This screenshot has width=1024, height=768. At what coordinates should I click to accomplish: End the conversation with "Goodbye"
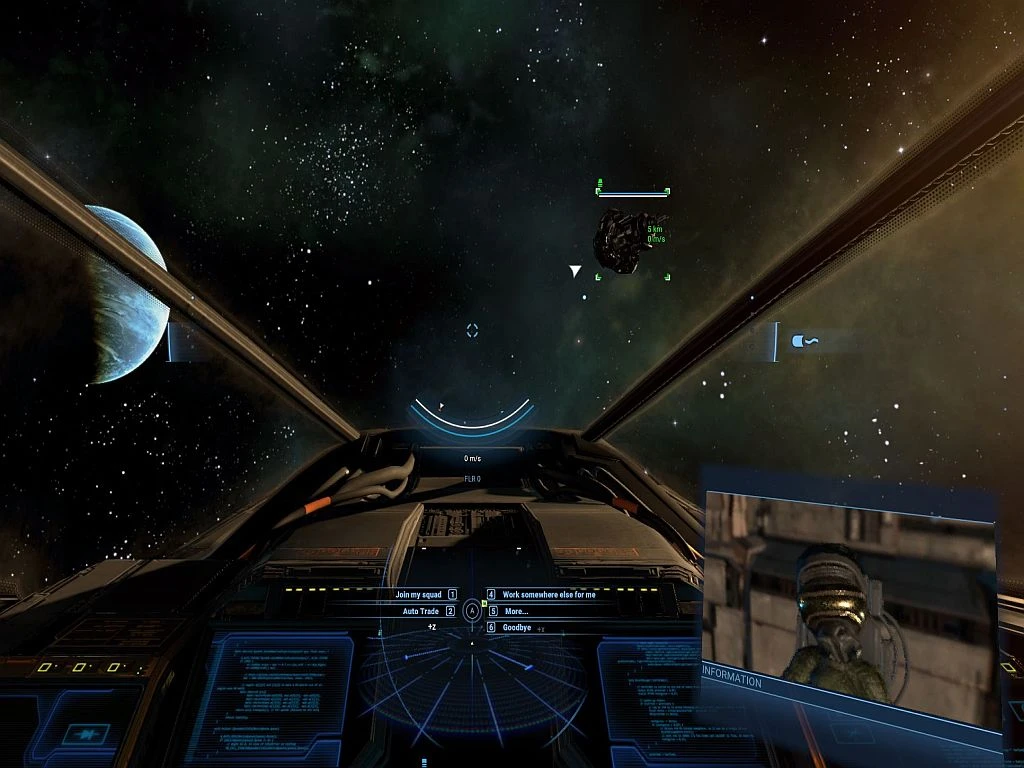[x=516, y=628]
